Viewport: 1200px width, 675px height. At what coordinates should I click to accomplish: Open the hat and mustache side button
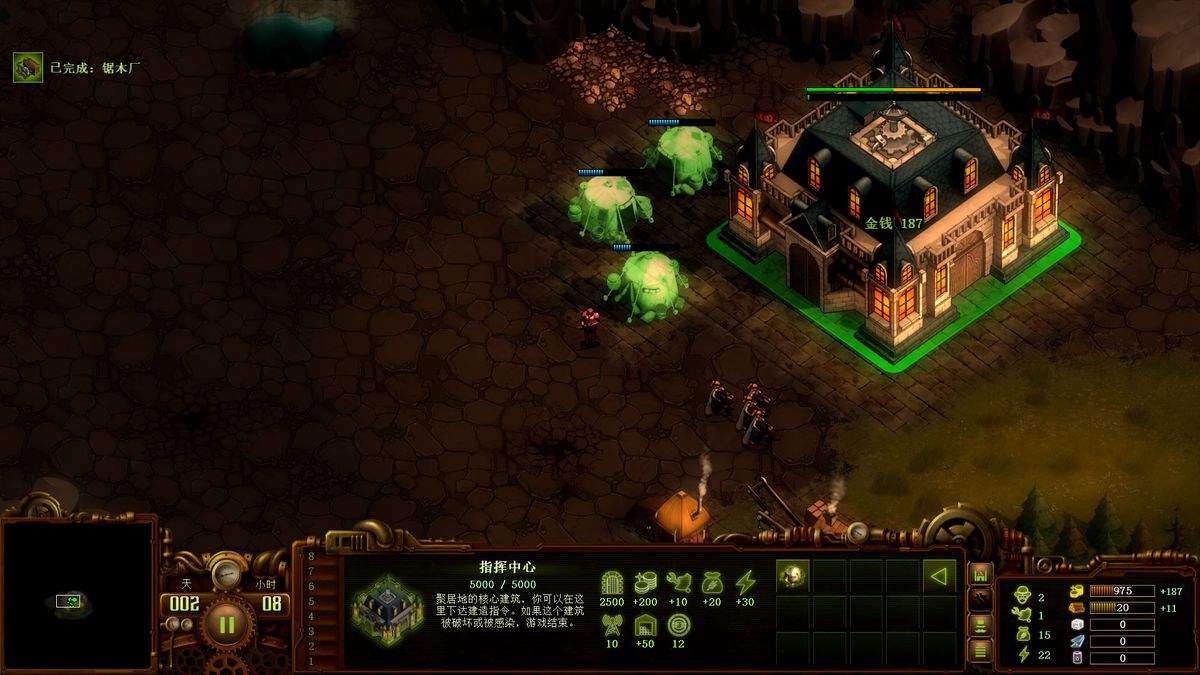(981, 627)
